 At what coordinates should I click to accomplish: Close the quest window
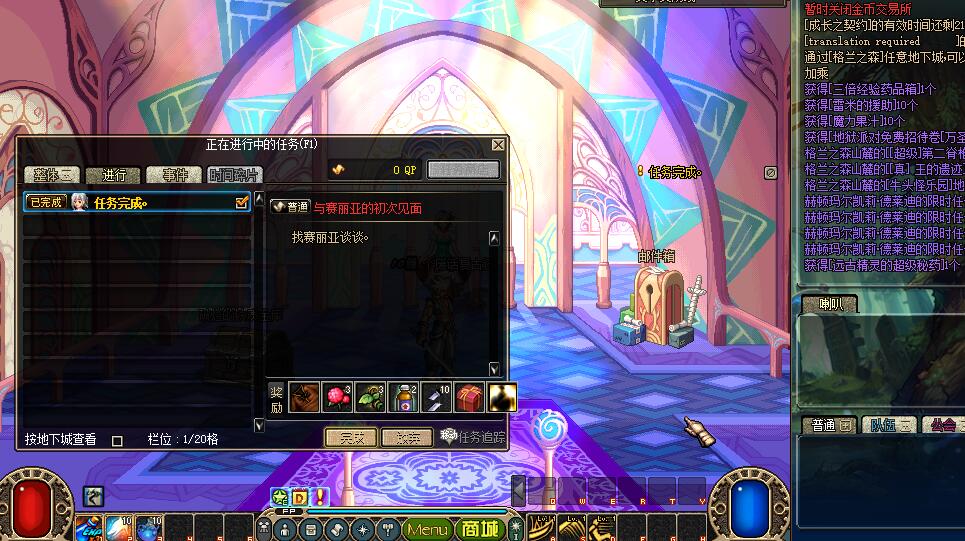point(498,145)
